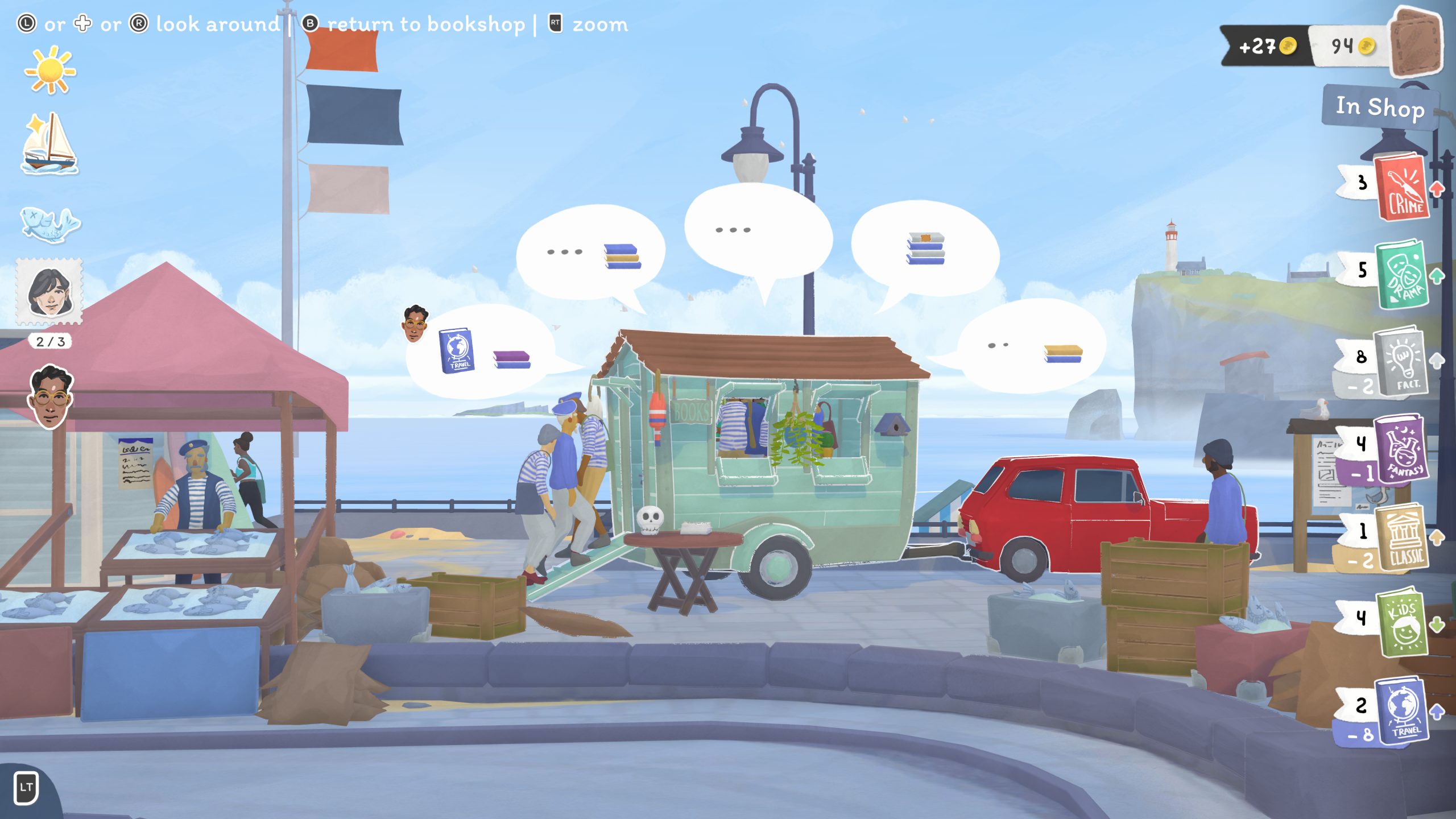Image resolution: width=1456 pixels, height=819 pixels.
Task: Open the brown leather wallet
Action: [x=1416, y=43]
